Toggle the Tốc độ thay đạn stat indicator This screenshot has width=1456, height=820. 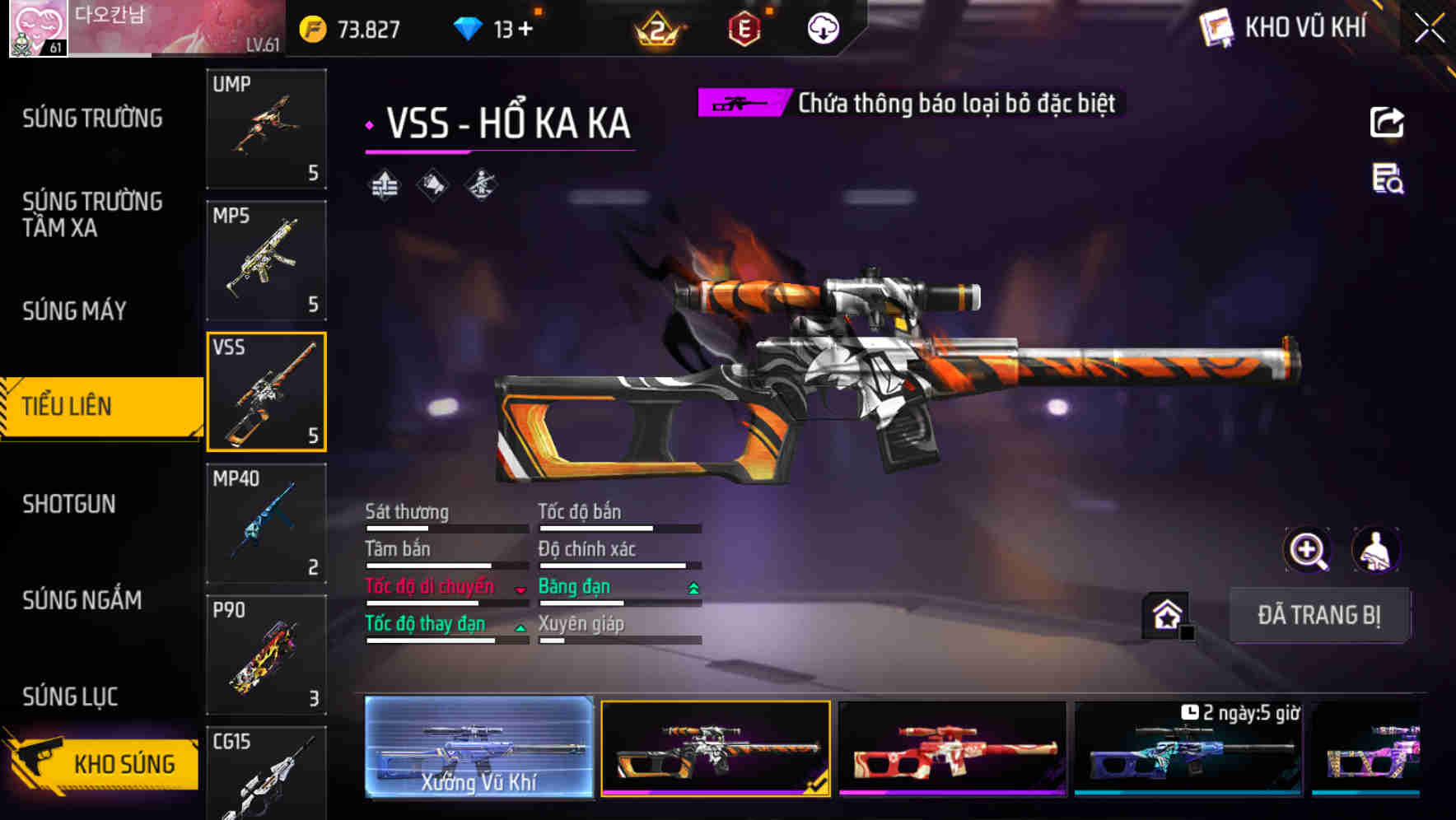pyautogui.click(x=522, y=627)
